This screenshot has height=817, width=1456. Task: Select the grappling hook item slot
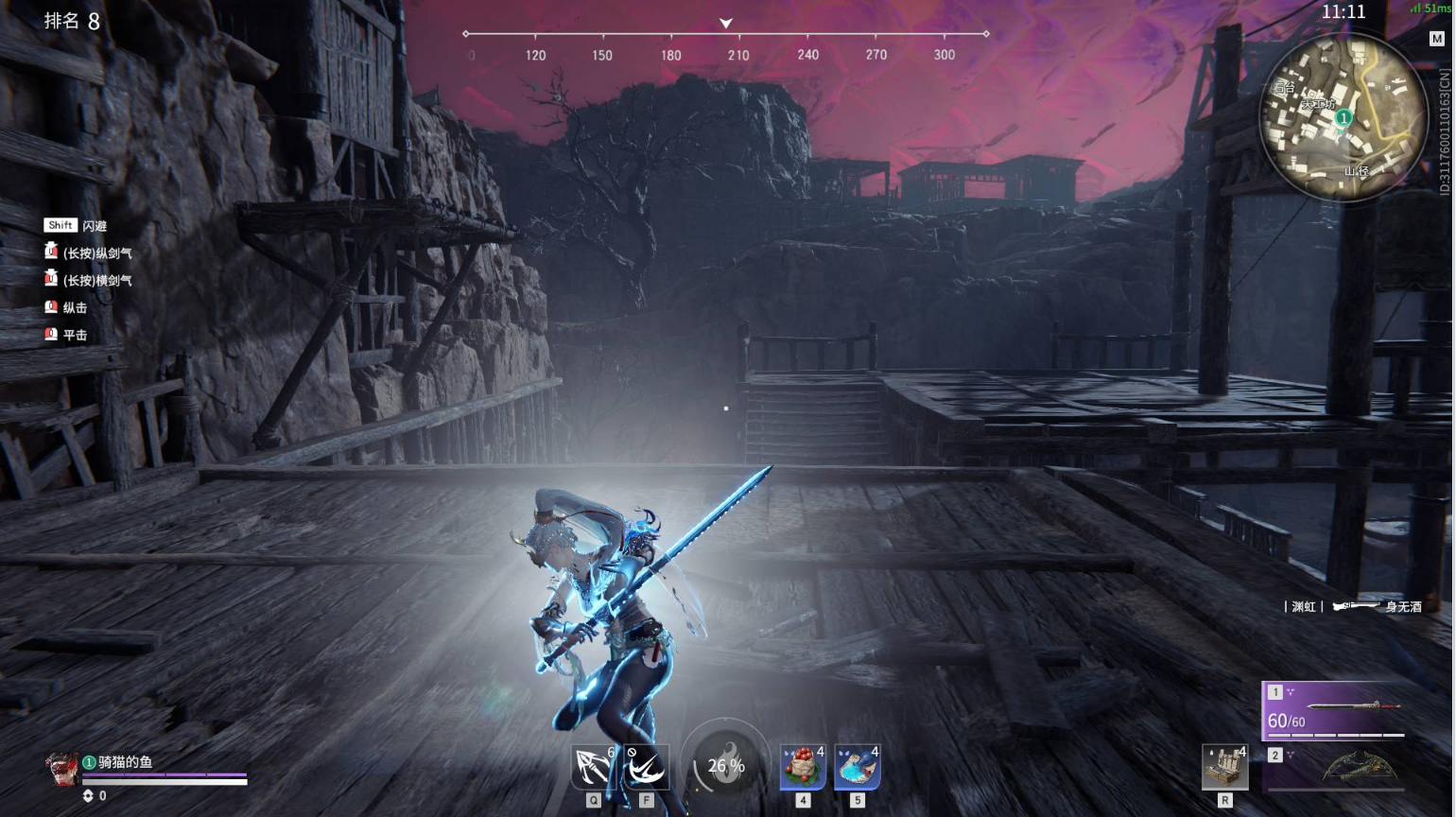594,767
